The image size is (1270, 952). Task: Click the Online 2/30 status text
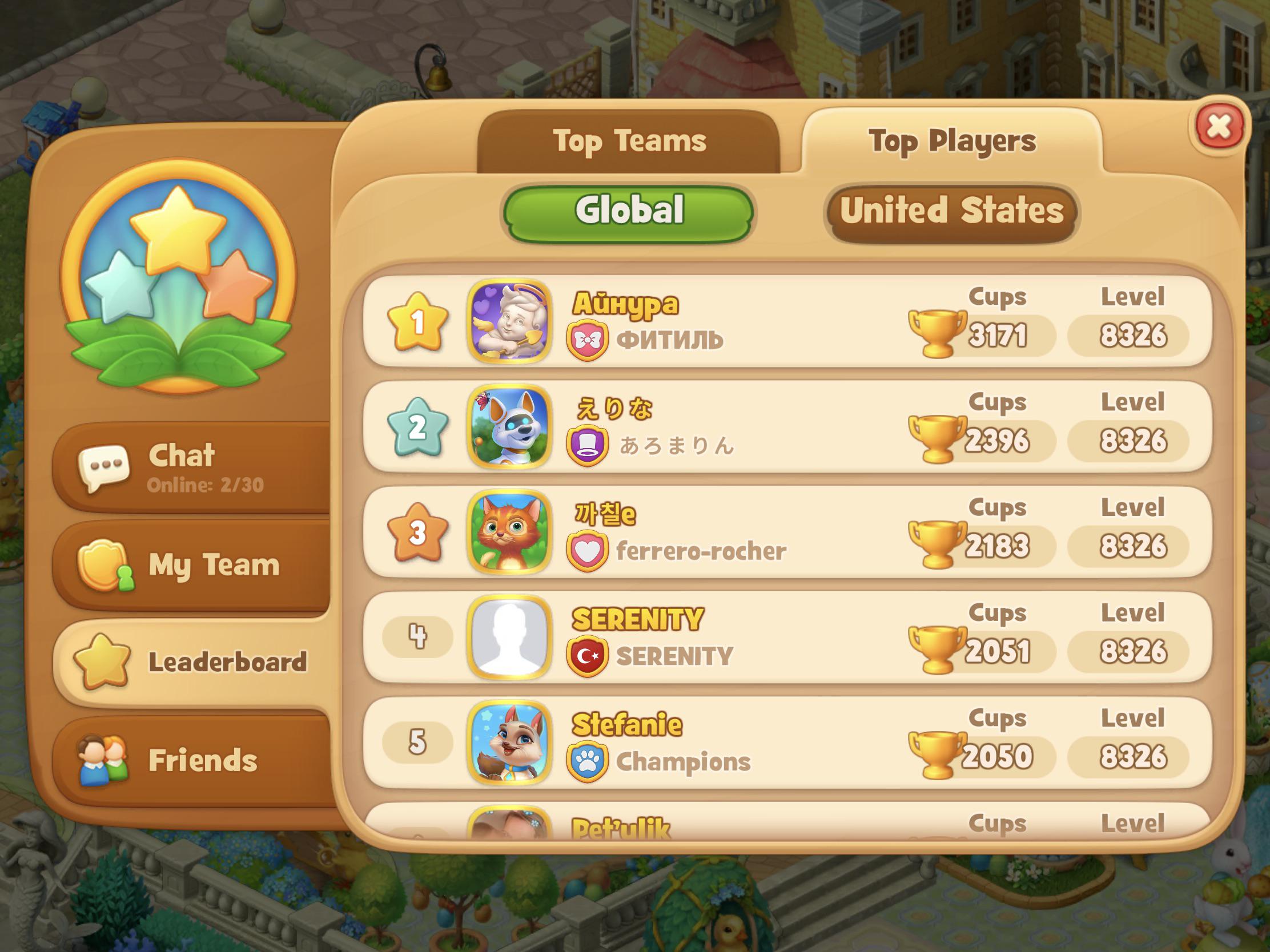point(207,485)
